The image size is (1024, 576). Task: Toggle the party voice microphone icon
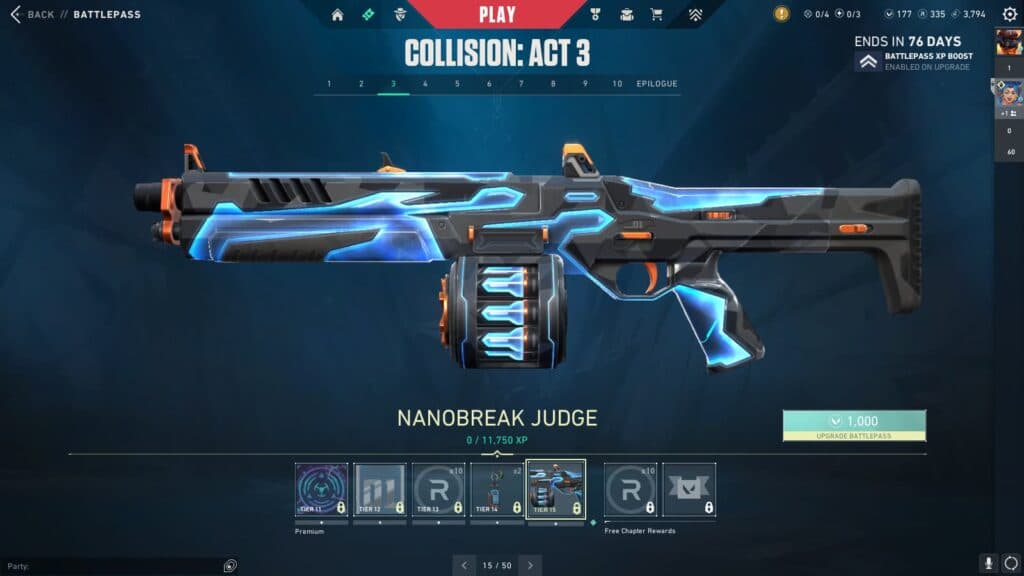[x=987, y=564]
